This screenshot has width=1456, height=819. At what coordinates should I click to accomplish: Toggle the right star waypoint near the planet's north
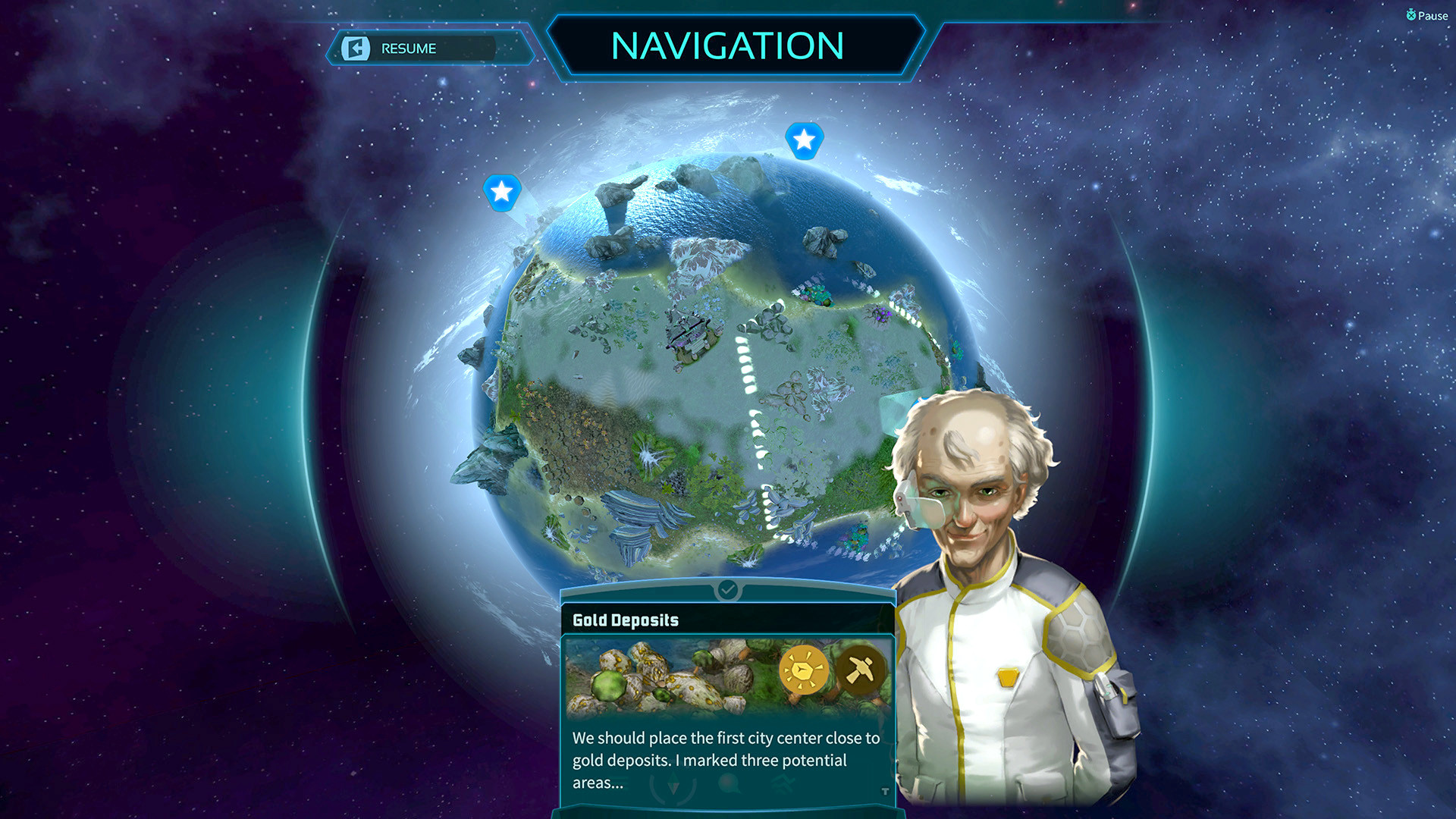pyautogui.click(x=805, y=139)
